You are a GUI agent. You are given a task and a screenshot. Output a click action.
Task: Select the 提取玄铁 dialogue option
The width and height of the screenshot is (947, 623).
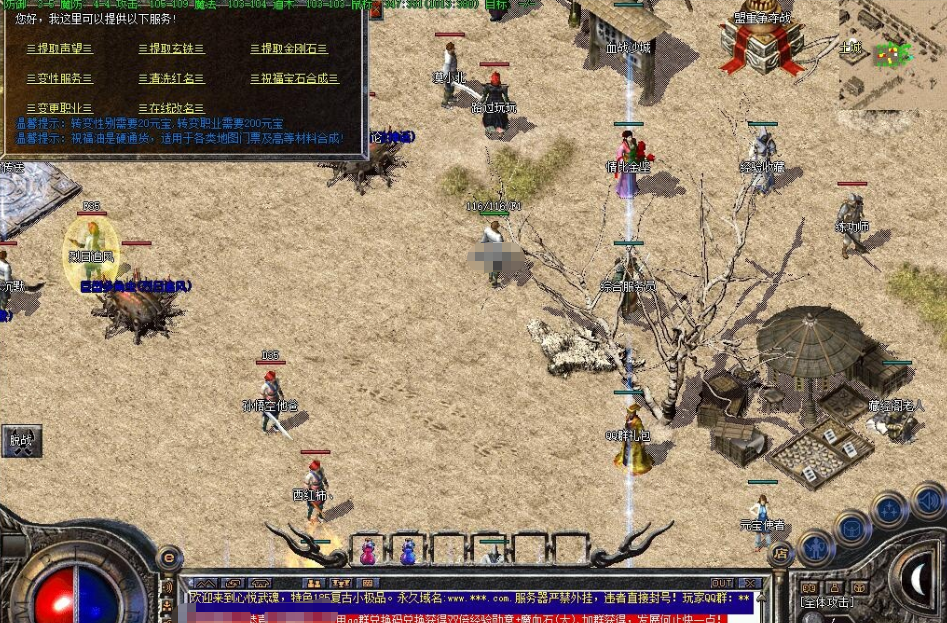click(171, 49)
